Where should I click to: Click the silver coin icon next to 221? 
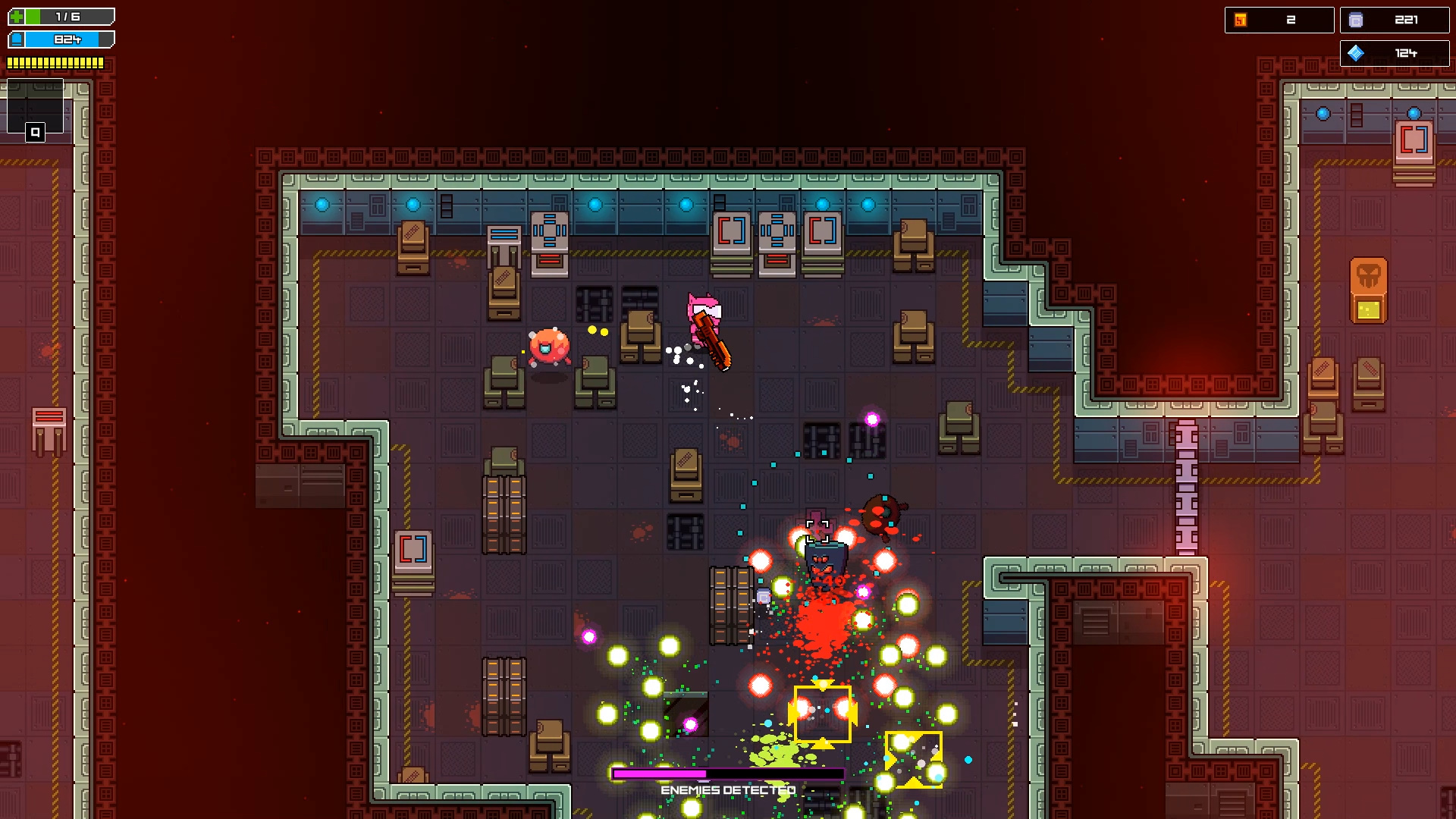pos(1357,20)
